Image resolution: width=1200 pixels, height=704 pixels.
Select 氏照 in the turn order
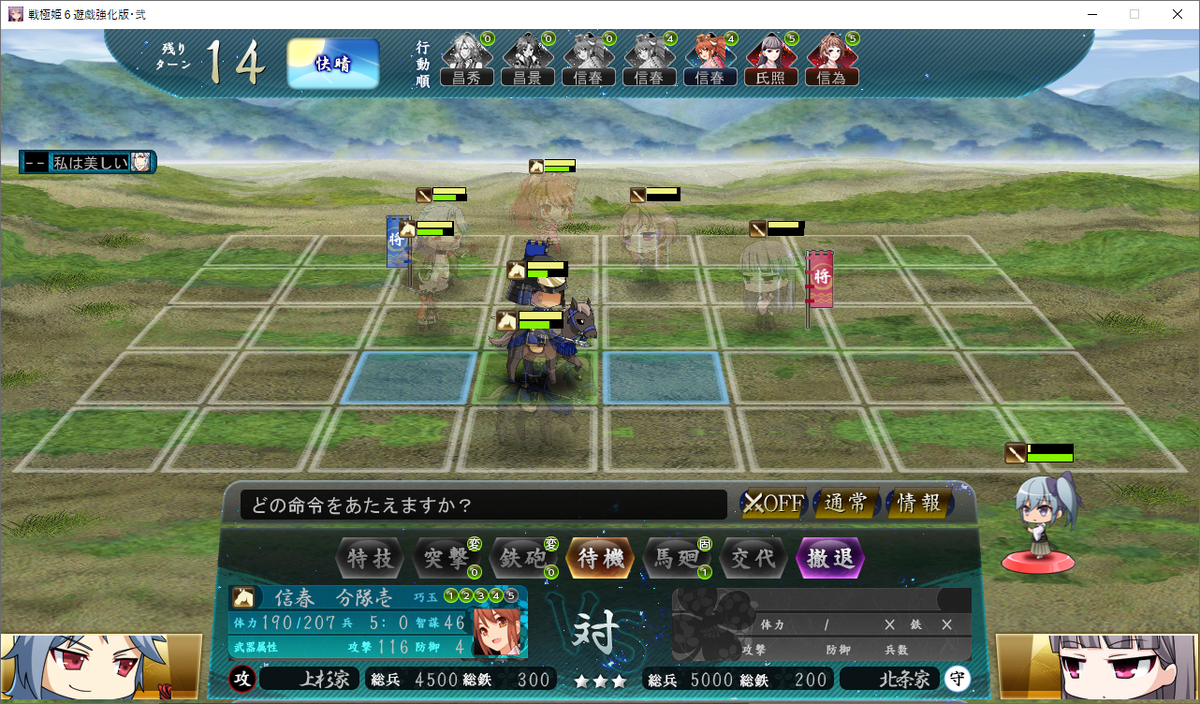tap(771, 60)
